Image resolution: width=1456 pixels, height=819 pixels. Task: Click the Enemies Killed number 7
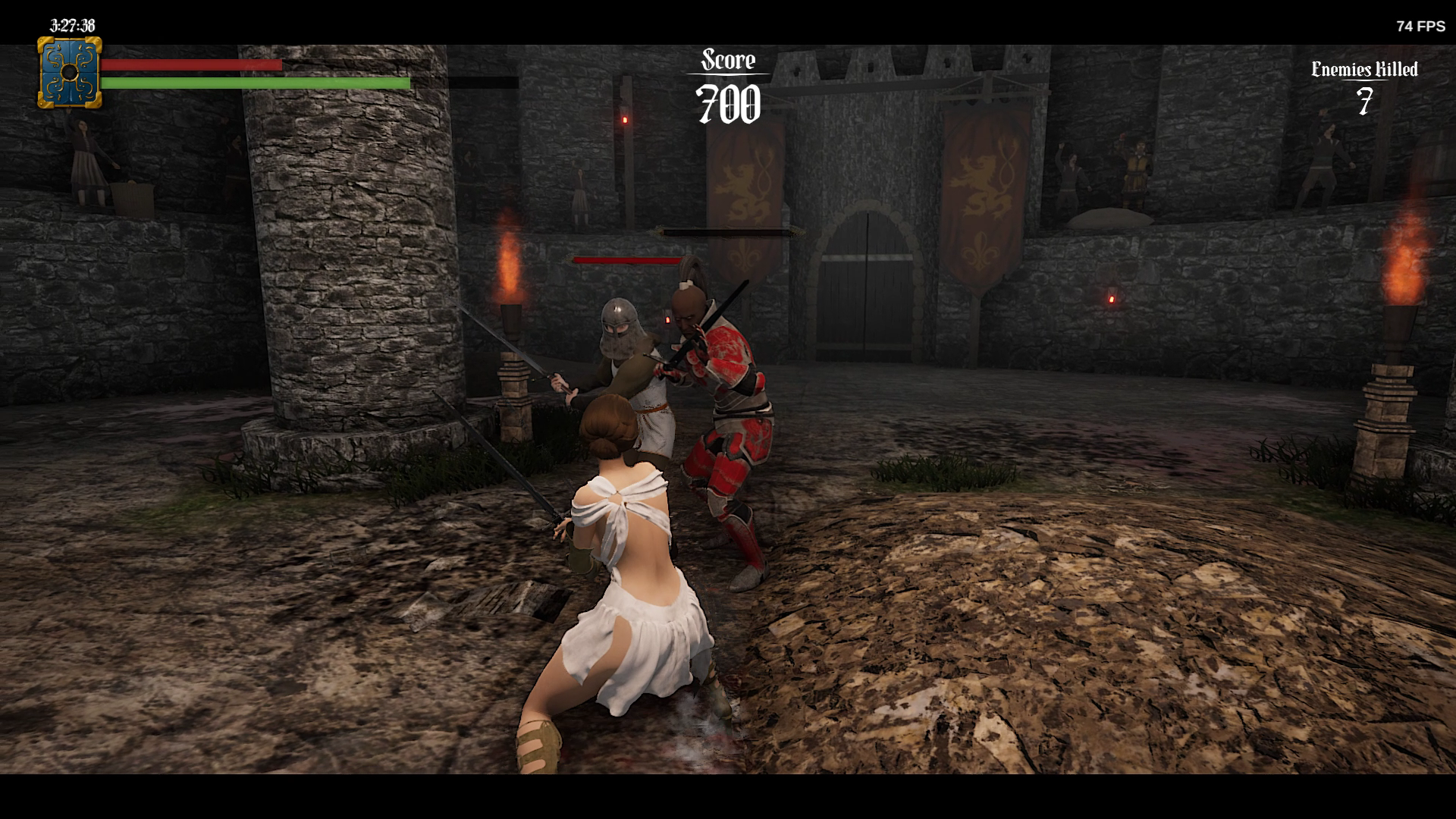coord(1362,102)
